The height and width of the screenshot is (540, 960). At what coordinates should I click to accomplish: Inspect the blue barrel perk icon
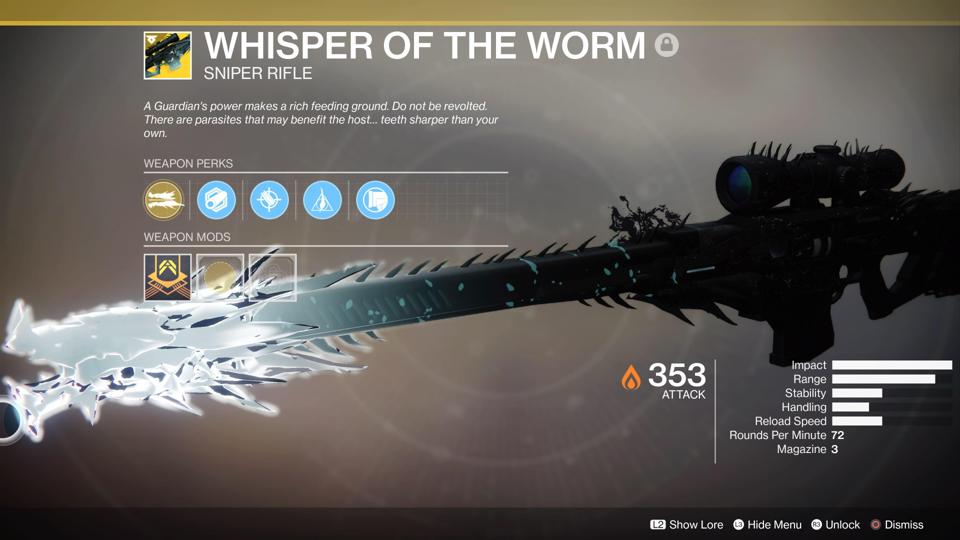[216, 200]
